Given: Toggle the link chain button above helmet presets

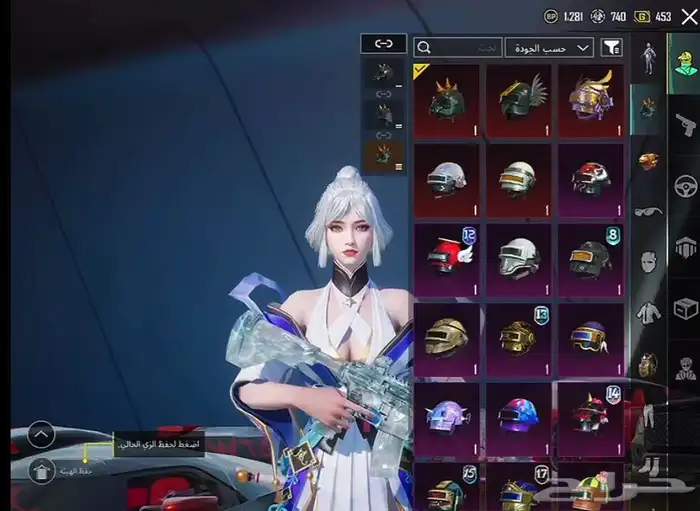Looking at the screenshot, I should tap(384, 43).
